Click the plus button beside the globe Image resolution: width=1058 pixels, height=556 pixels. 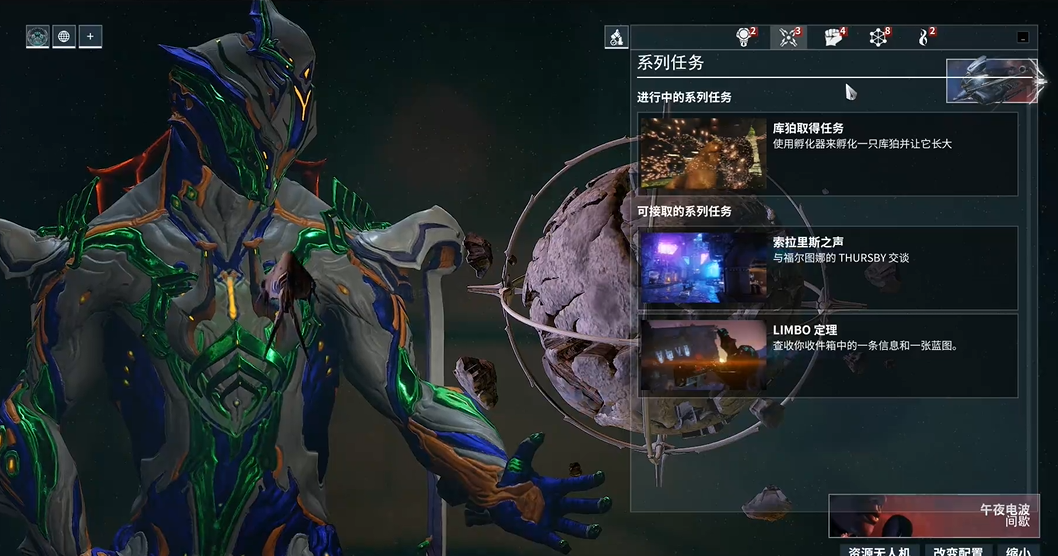tap(90, 37)
